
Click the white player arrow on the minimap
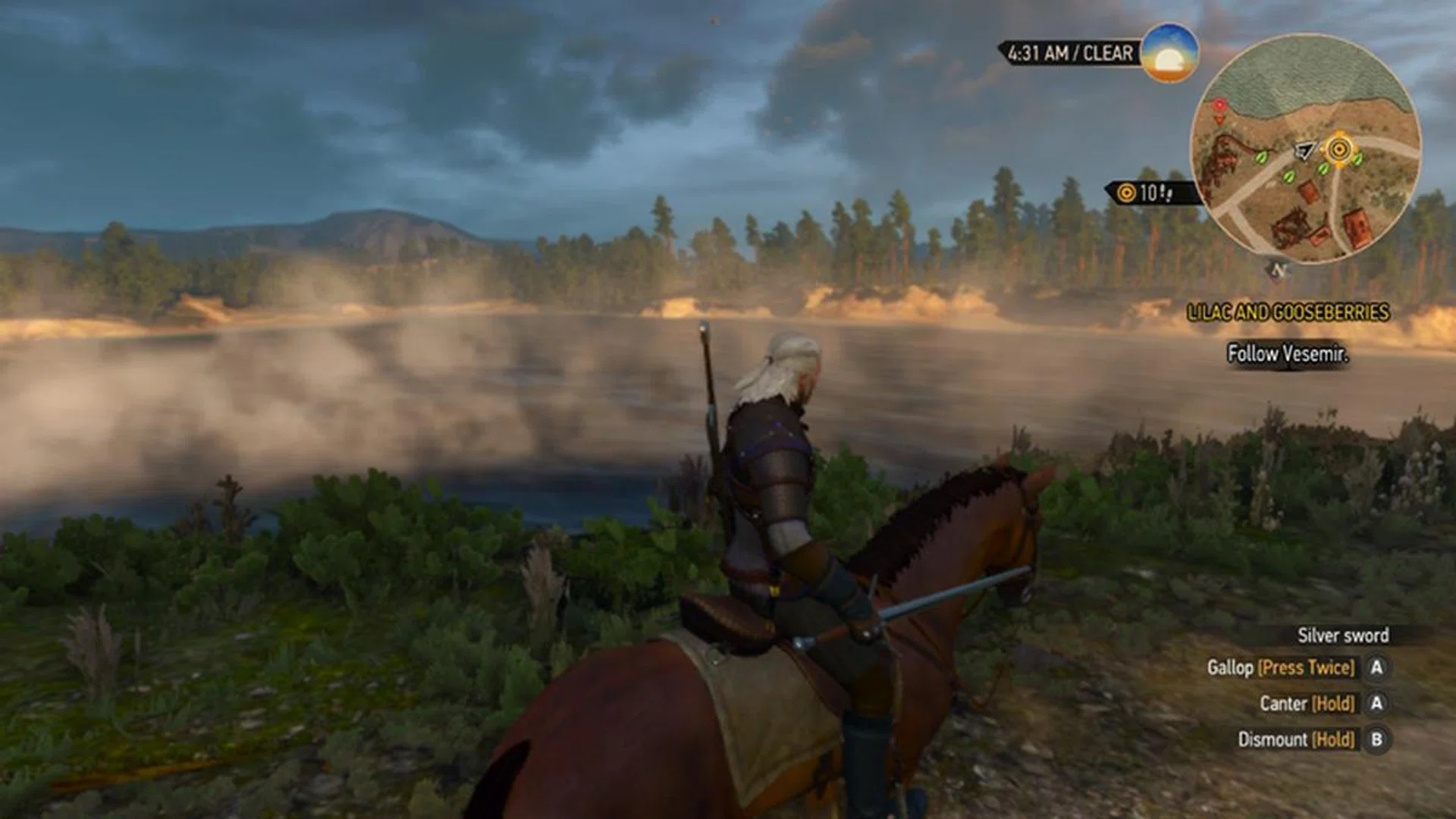pos(1304,151)
